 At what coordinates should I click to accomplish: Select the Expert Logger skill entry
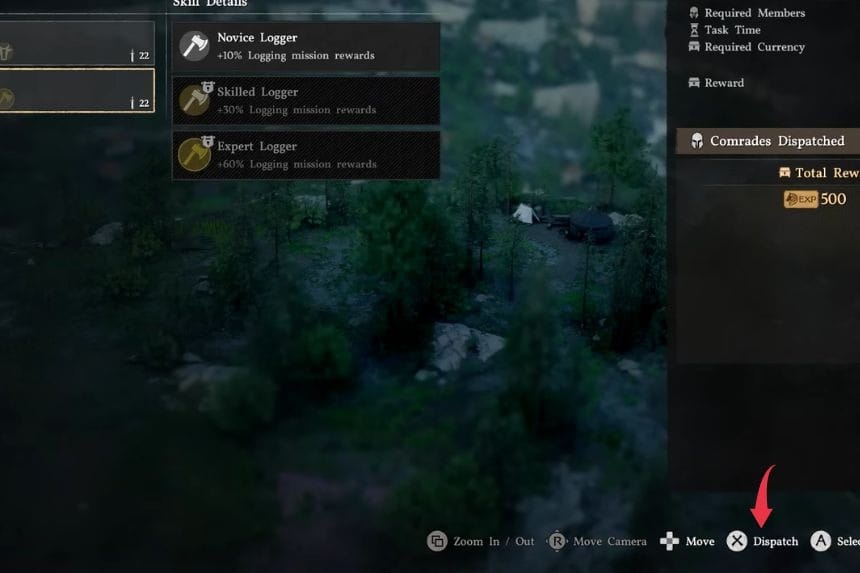tap(306, 154)
